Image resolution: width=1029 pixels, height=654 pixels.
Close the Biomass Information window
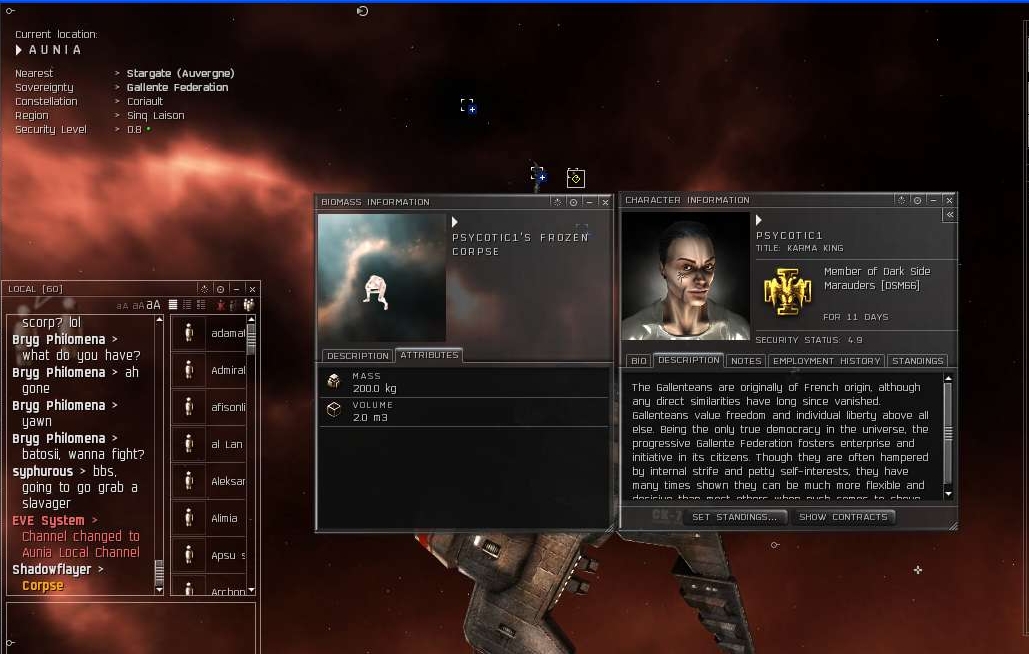click(605, 202)
